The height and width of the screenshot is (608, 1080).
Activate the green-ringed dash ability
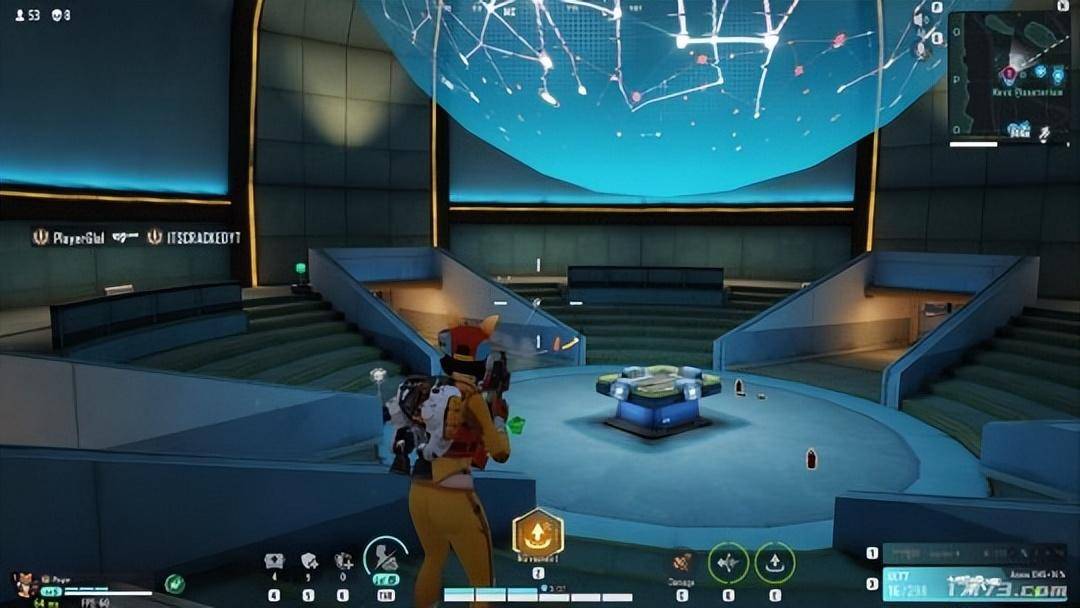(x=728, y=563)
